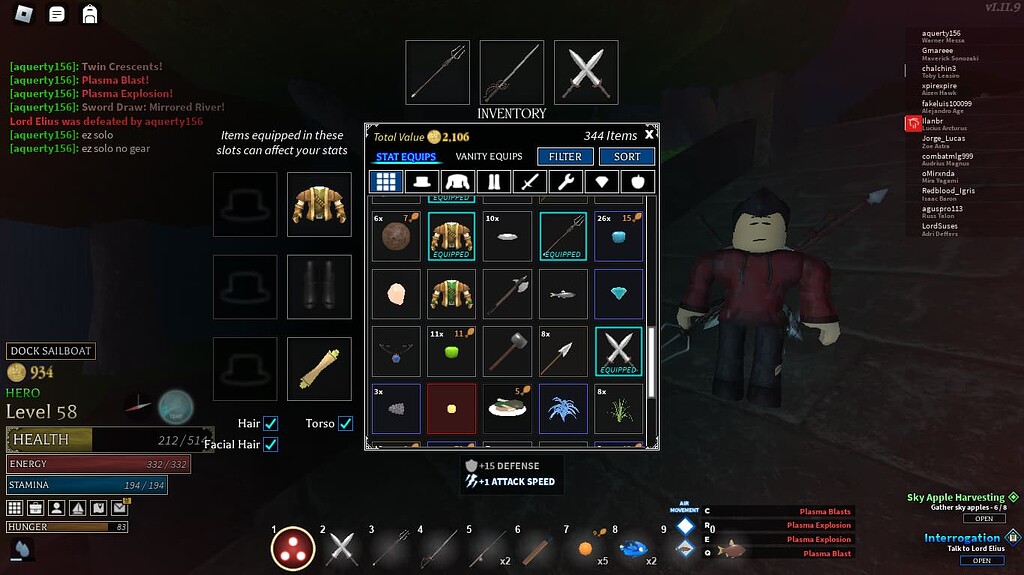
Task: Show only hat items category
Action: (422, 182)
